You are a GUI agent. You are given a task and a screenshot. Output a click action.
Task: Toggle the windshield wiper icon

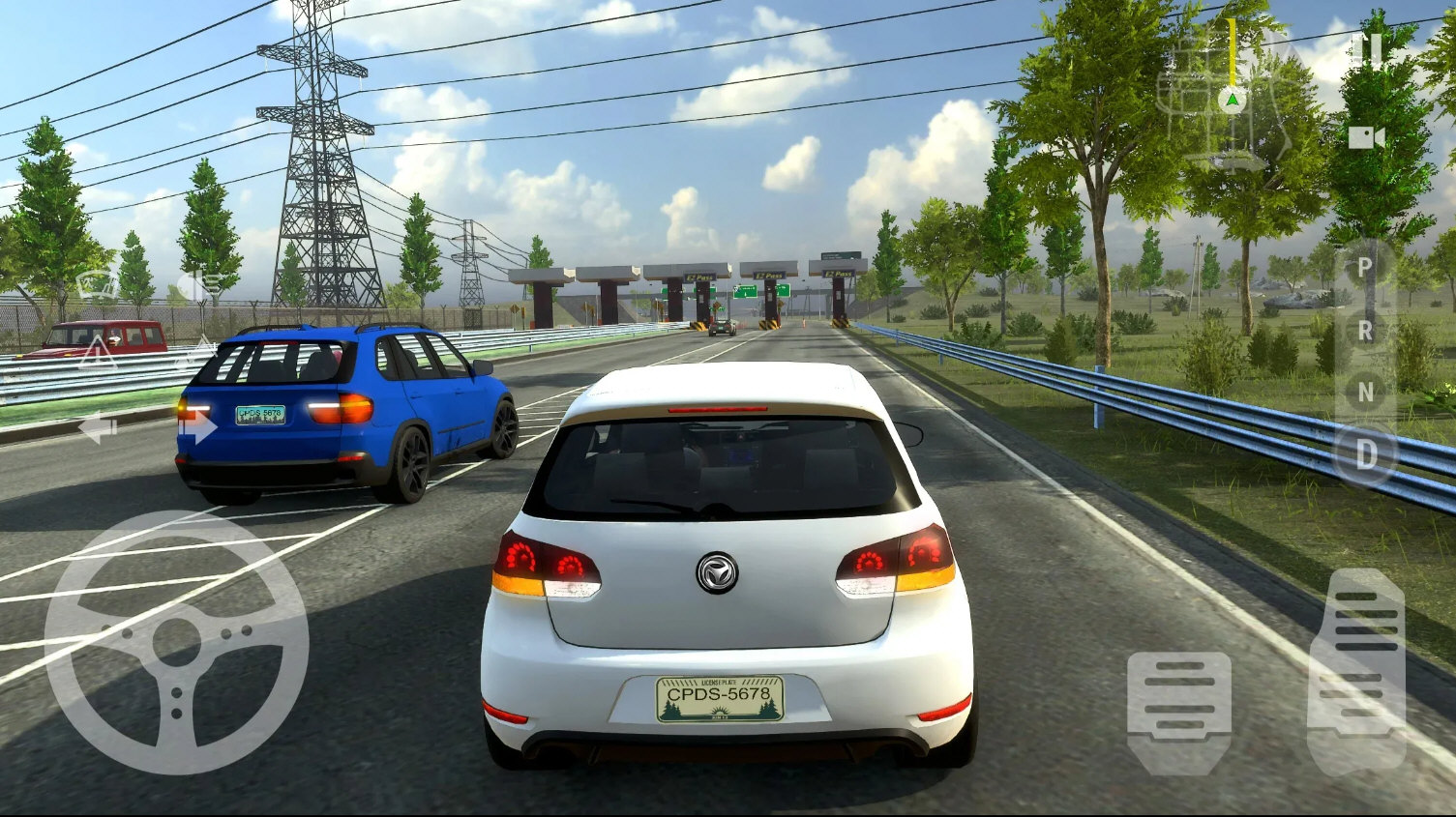click(97, 284)
